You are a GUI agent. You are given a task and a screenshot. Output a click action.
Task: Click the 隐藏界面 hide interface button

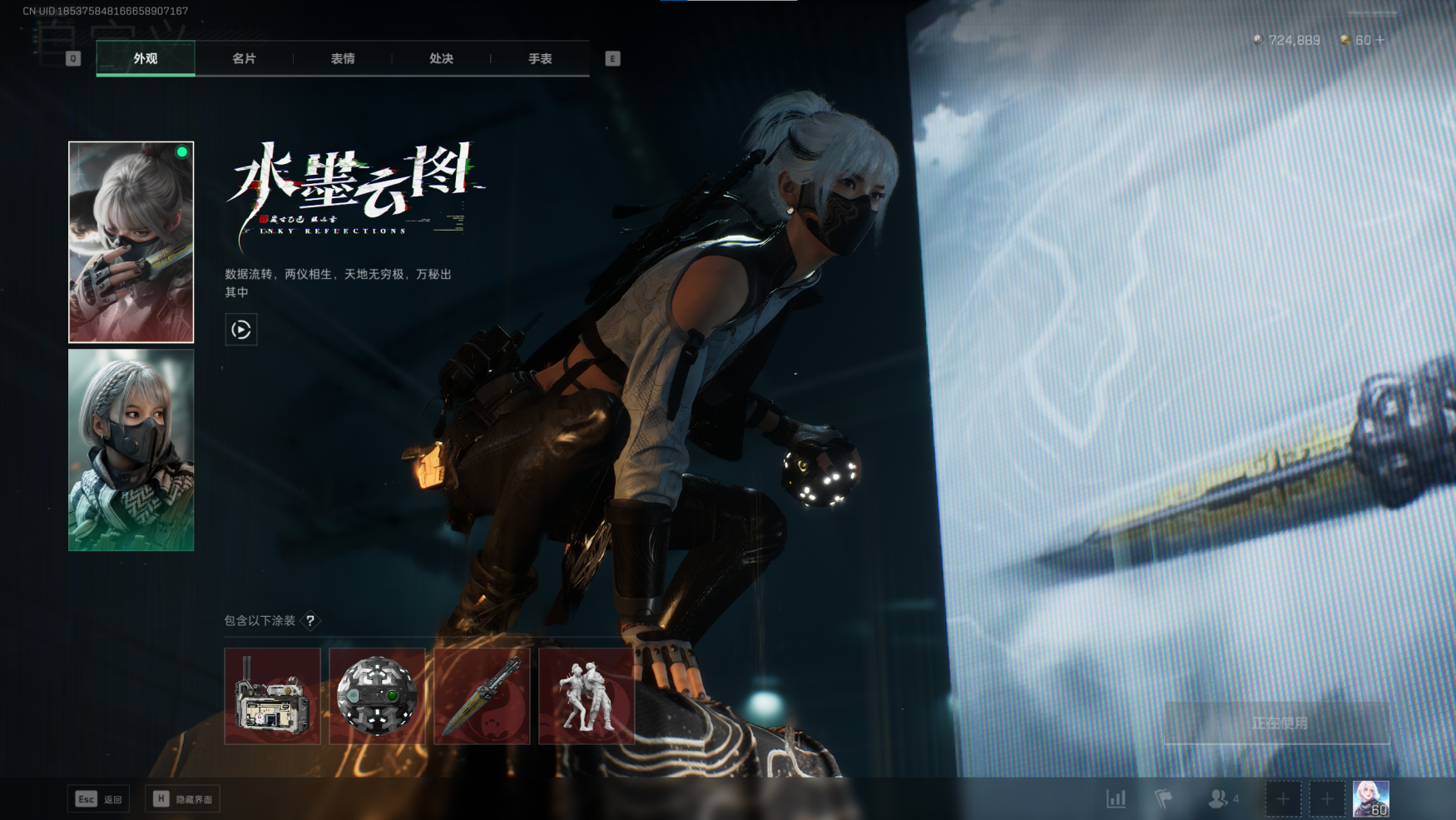pyautogui.click(x=182, y=799)
